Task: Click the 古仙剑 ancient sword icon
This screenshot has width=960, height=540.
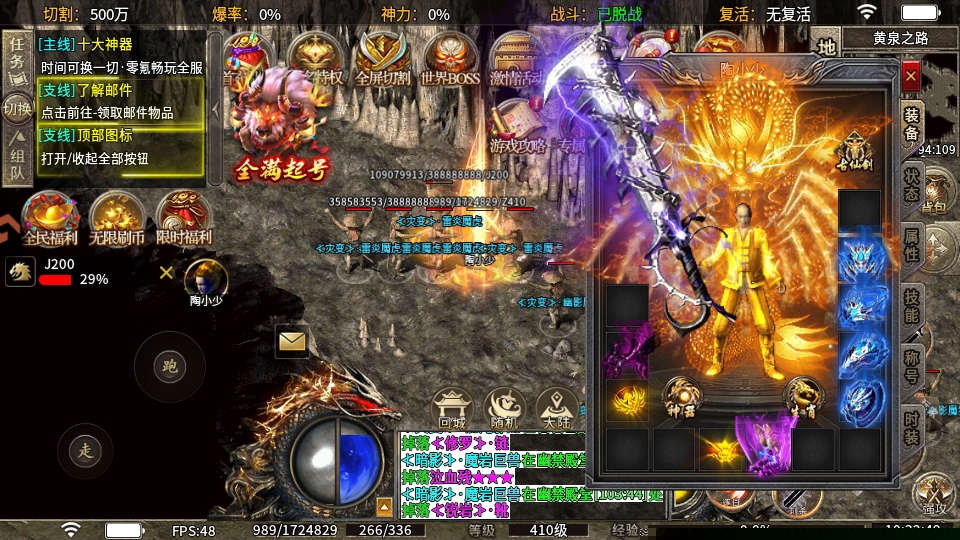Action: [857, 150]
